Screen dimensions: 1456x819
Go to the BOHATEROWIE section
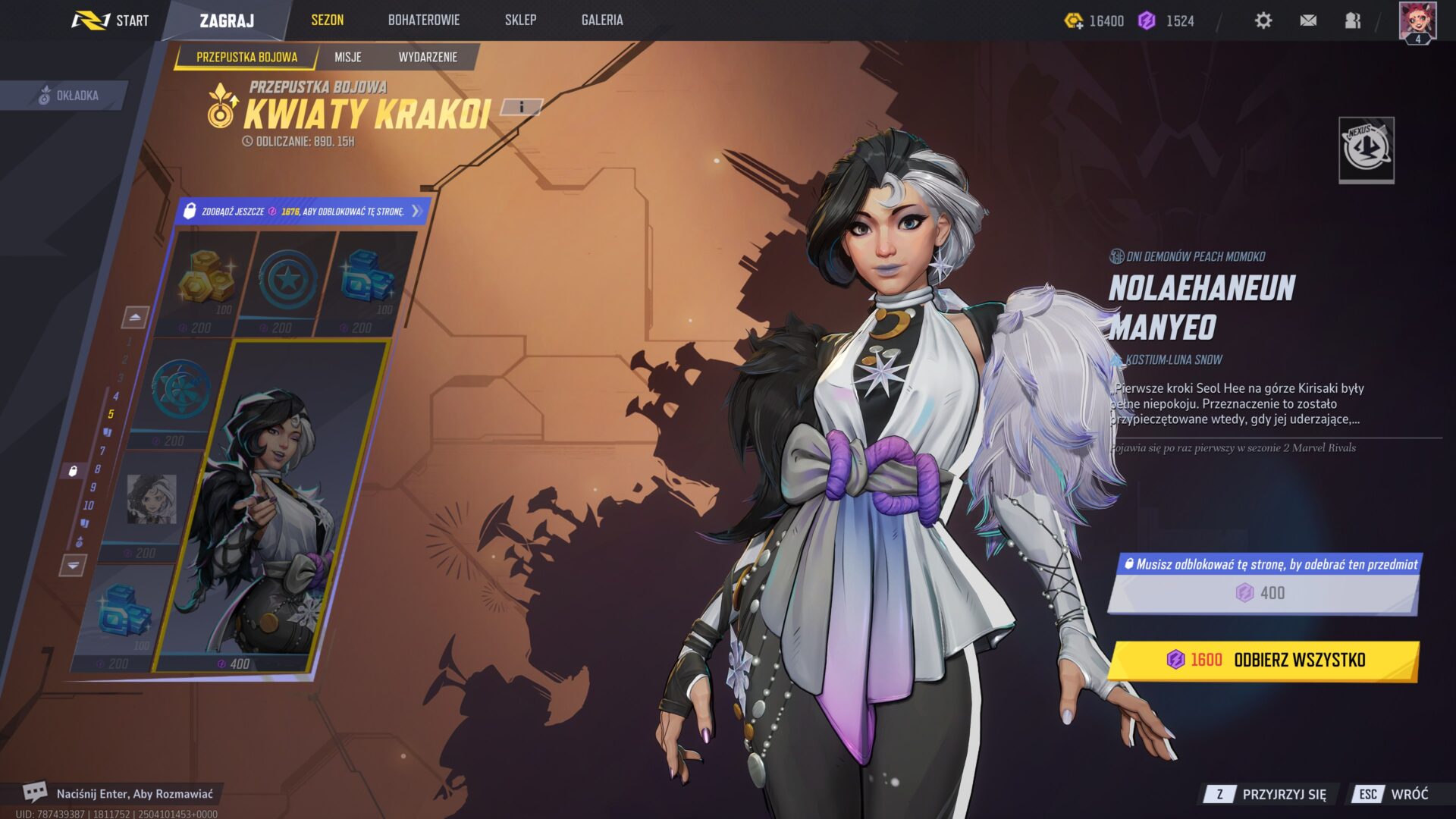423,20
